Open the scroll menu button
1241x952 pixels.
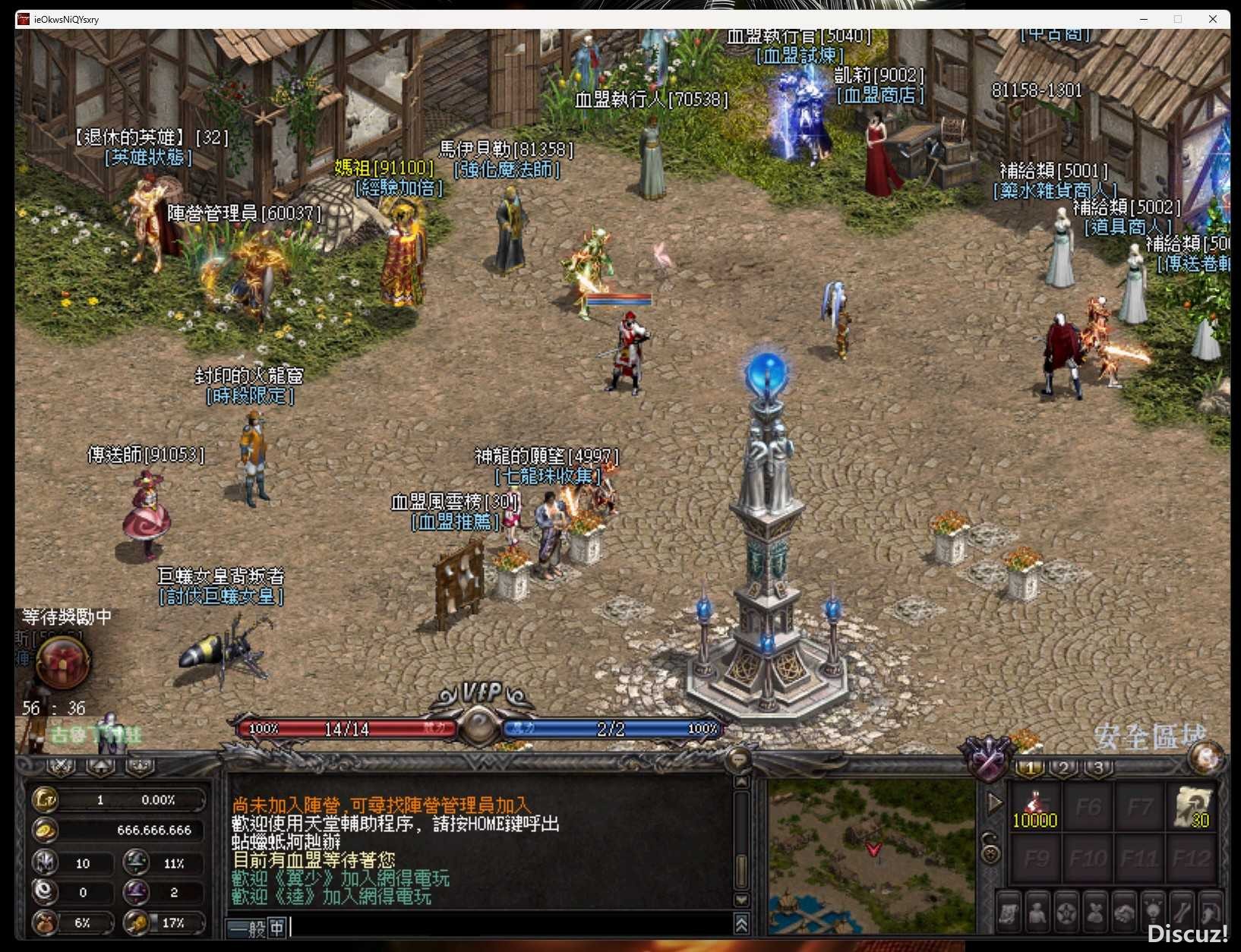coord(1009,912)
